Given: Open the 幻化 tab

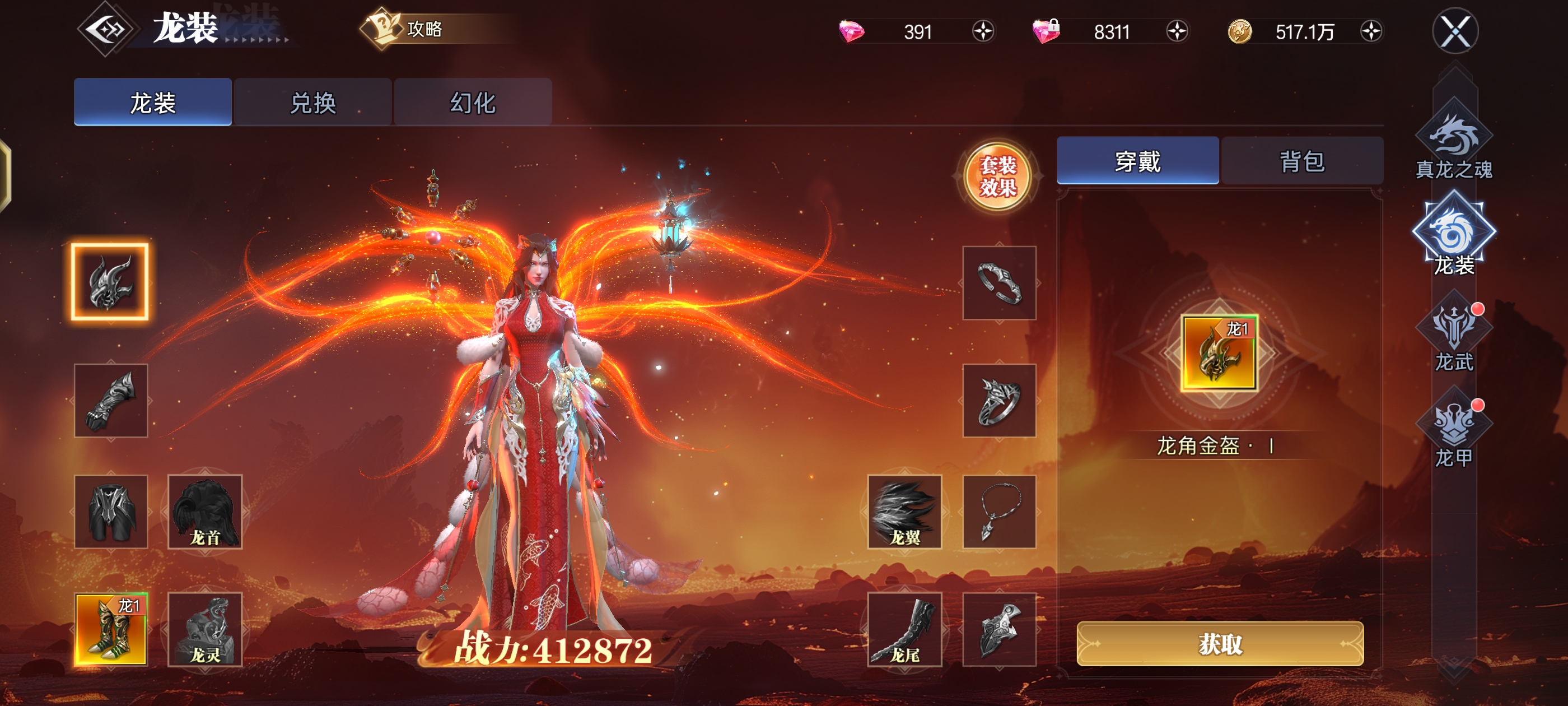Looking at the screenshot, I should (x=474, y=103).
